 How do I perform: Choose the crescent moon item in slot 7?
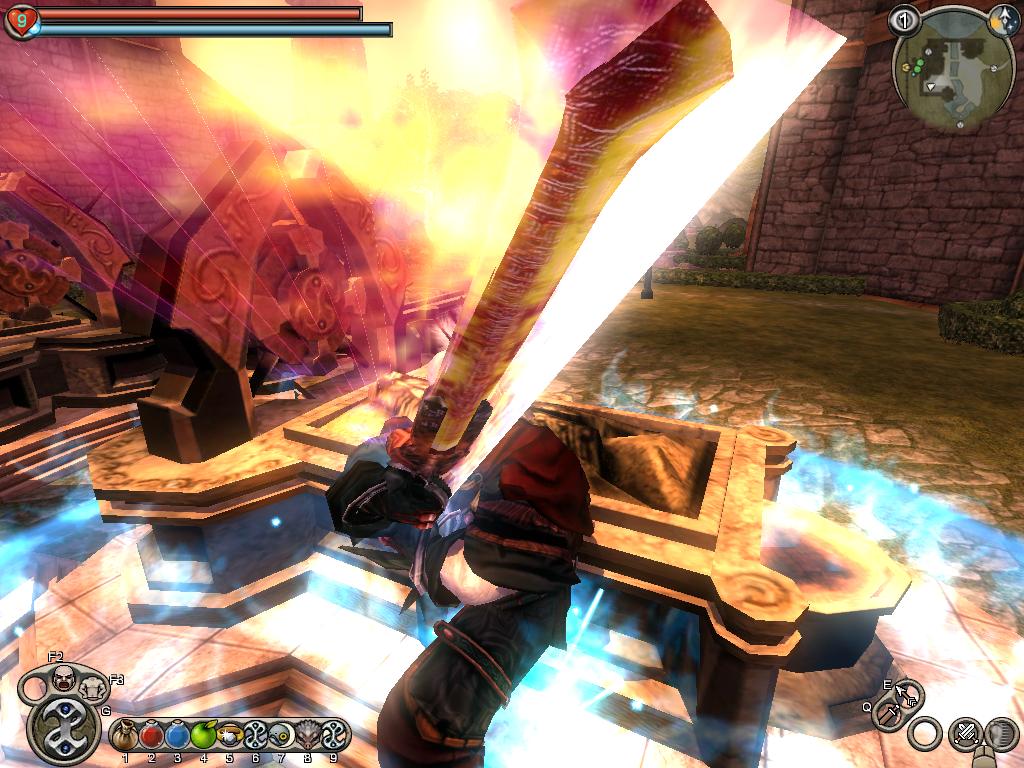pos(281,736)
